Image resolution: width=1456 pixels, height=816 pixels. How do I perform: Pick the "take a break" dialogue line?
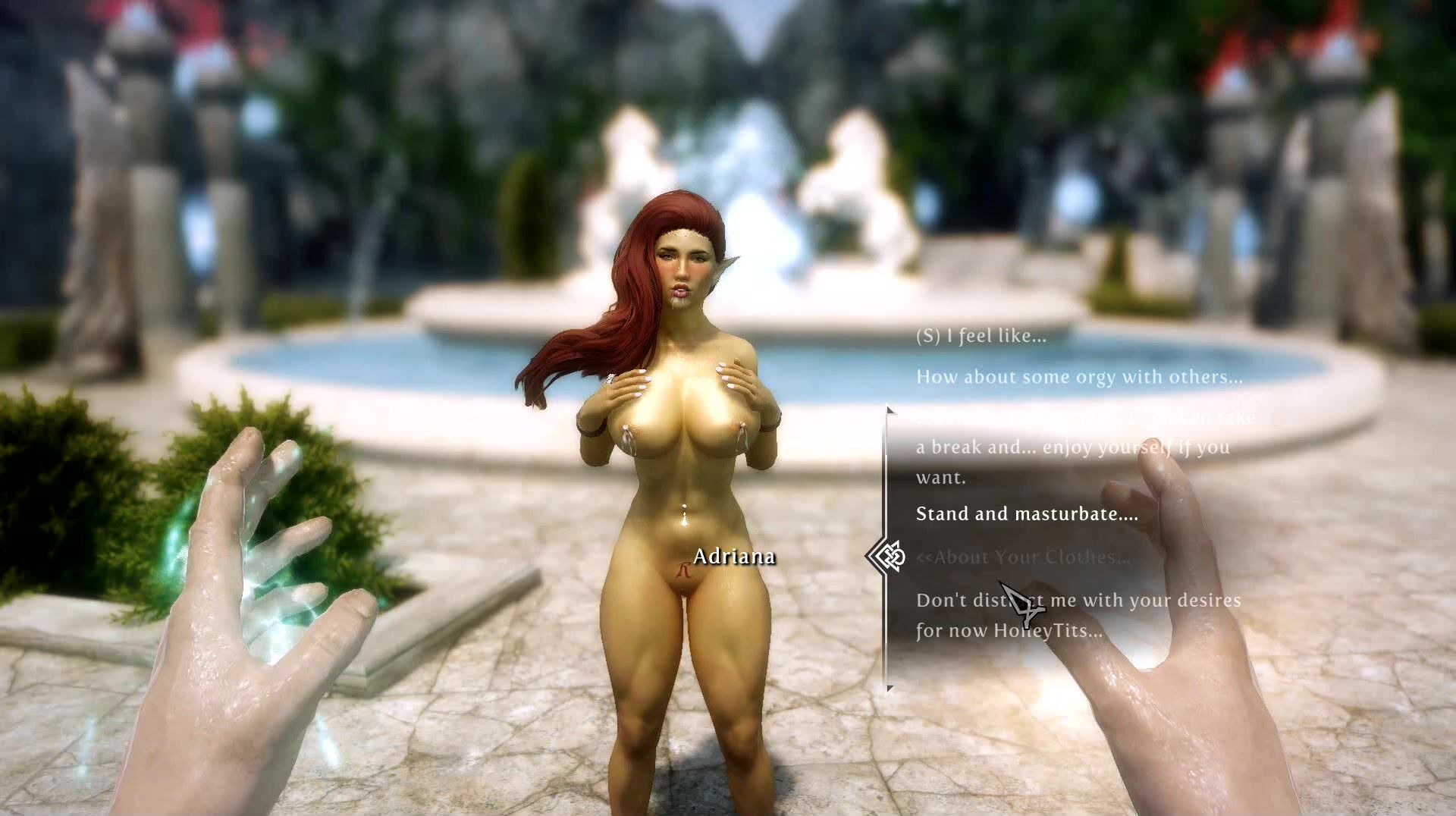tap(1072, 447)
